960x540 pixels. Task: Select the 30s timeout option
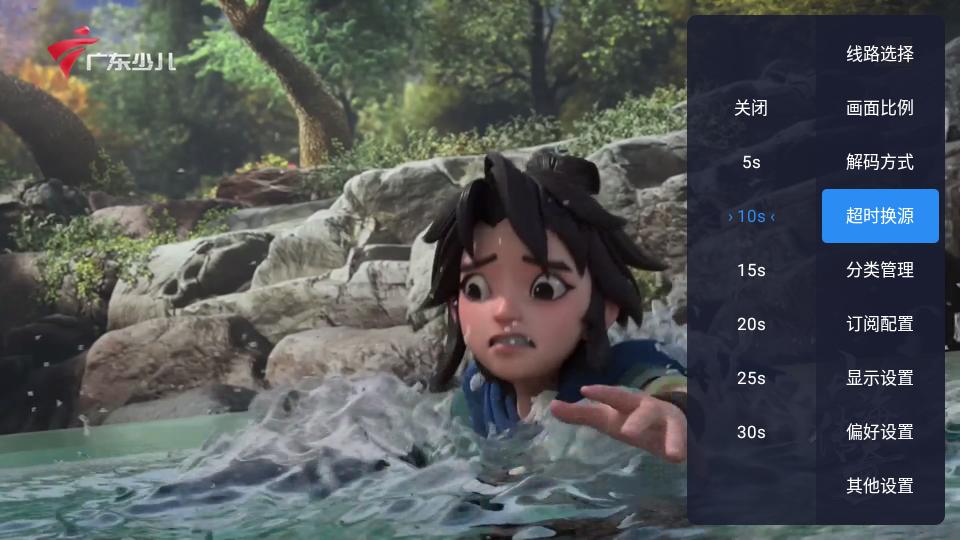(751, 432)
